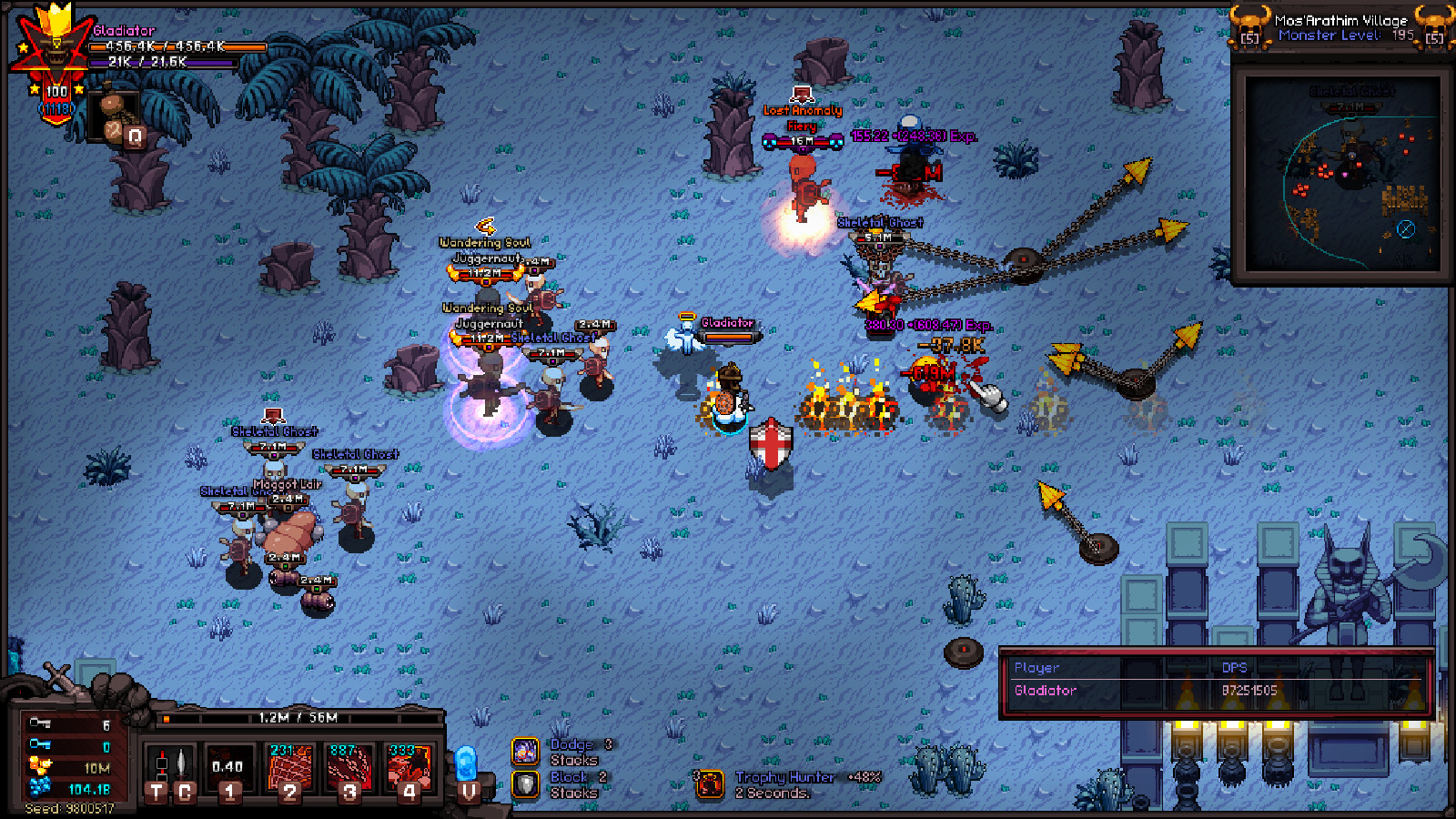Click the Player column header in DPS table

click(x=1037, y=667)
